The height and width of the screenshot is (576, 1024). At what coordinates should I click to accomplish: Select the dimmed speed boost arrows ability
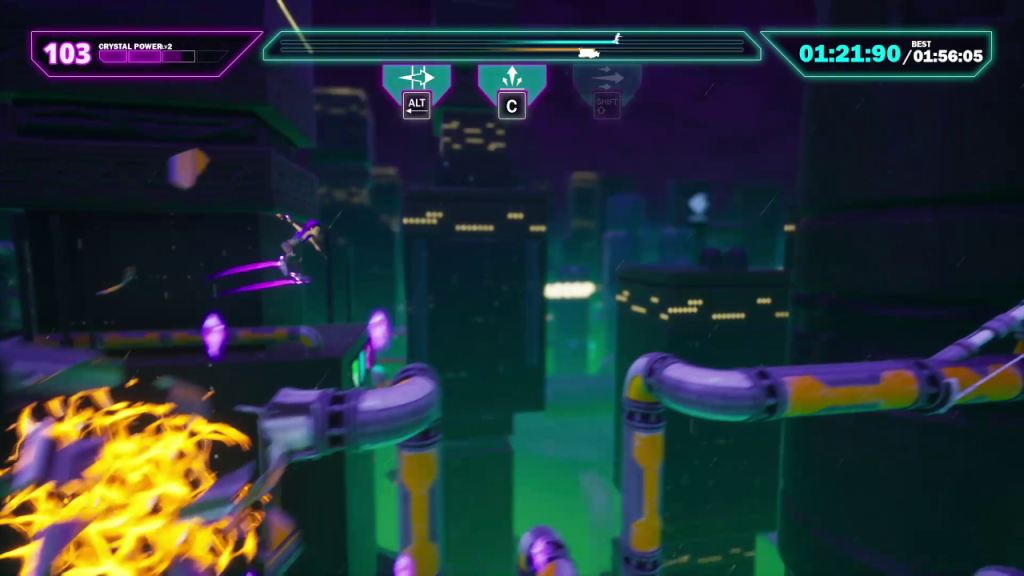point(607,80)
